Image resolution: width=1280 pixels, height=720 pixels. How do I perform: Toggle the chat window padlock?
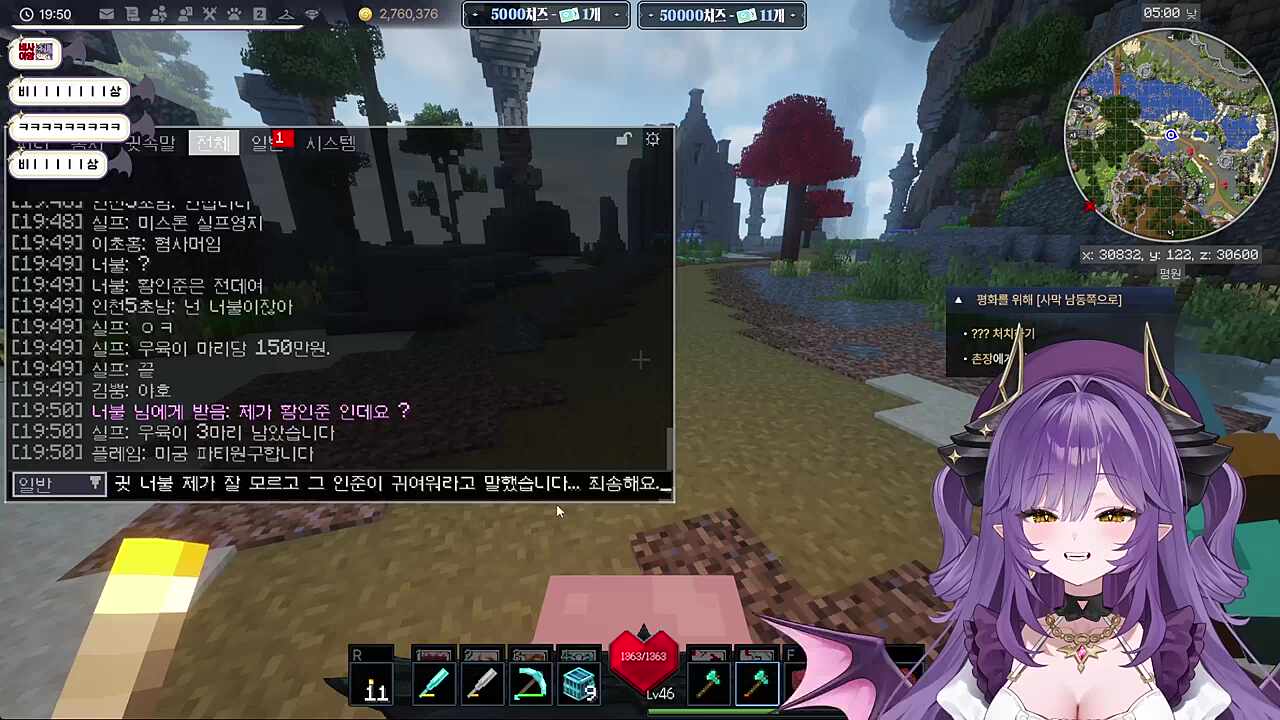624,140
